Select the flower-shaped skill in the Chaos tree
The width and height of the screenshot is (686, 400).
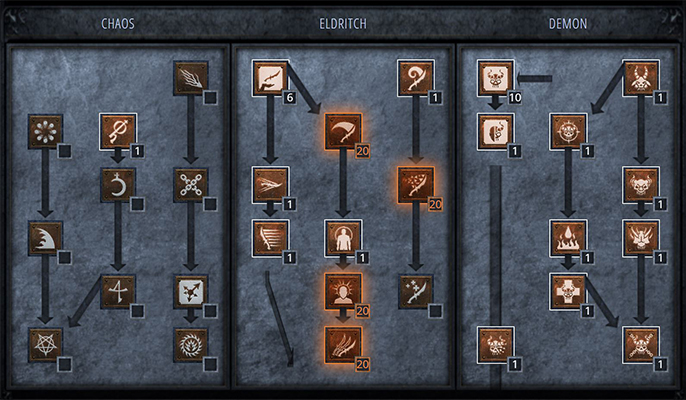click(45, 130)
